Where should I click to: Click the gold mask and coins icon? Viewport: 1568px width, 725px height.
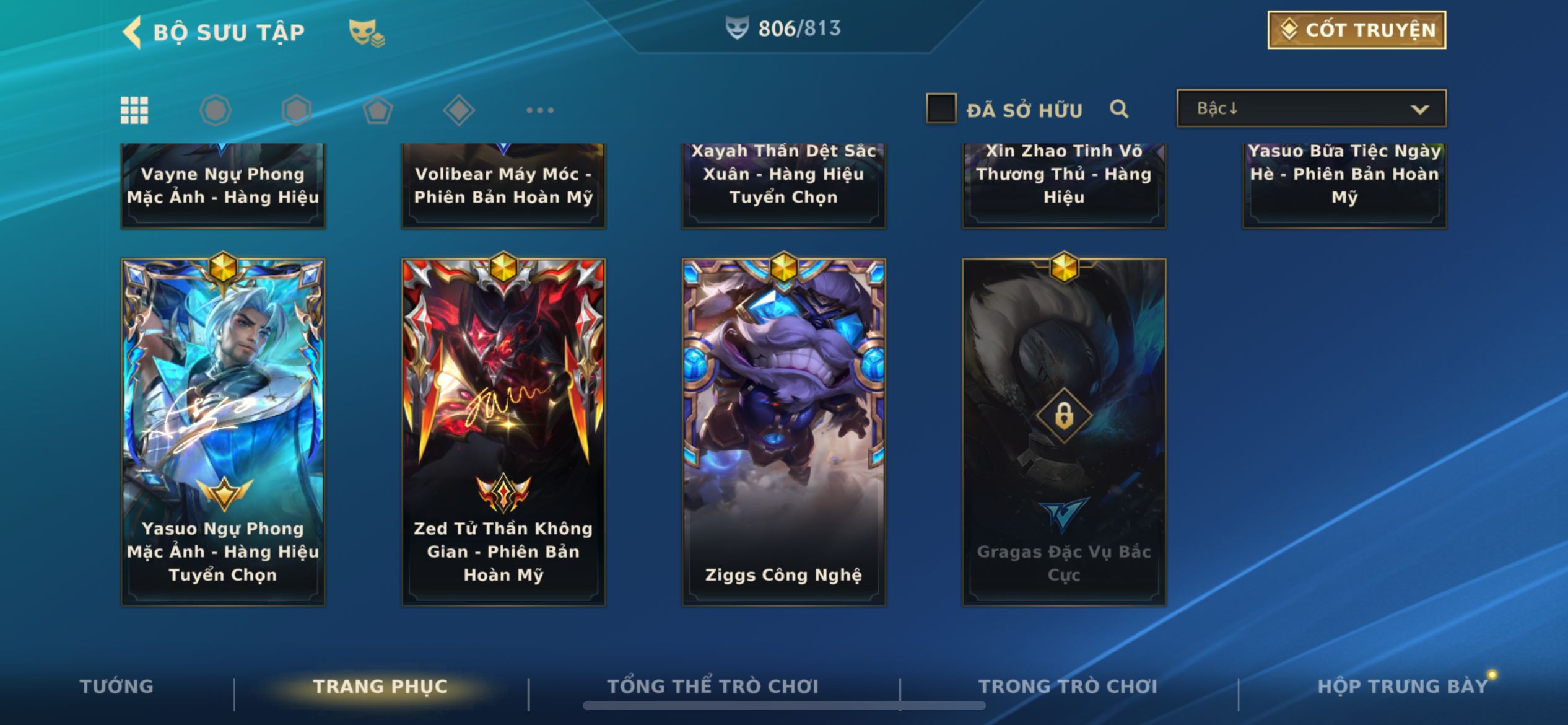pos(367,33)
